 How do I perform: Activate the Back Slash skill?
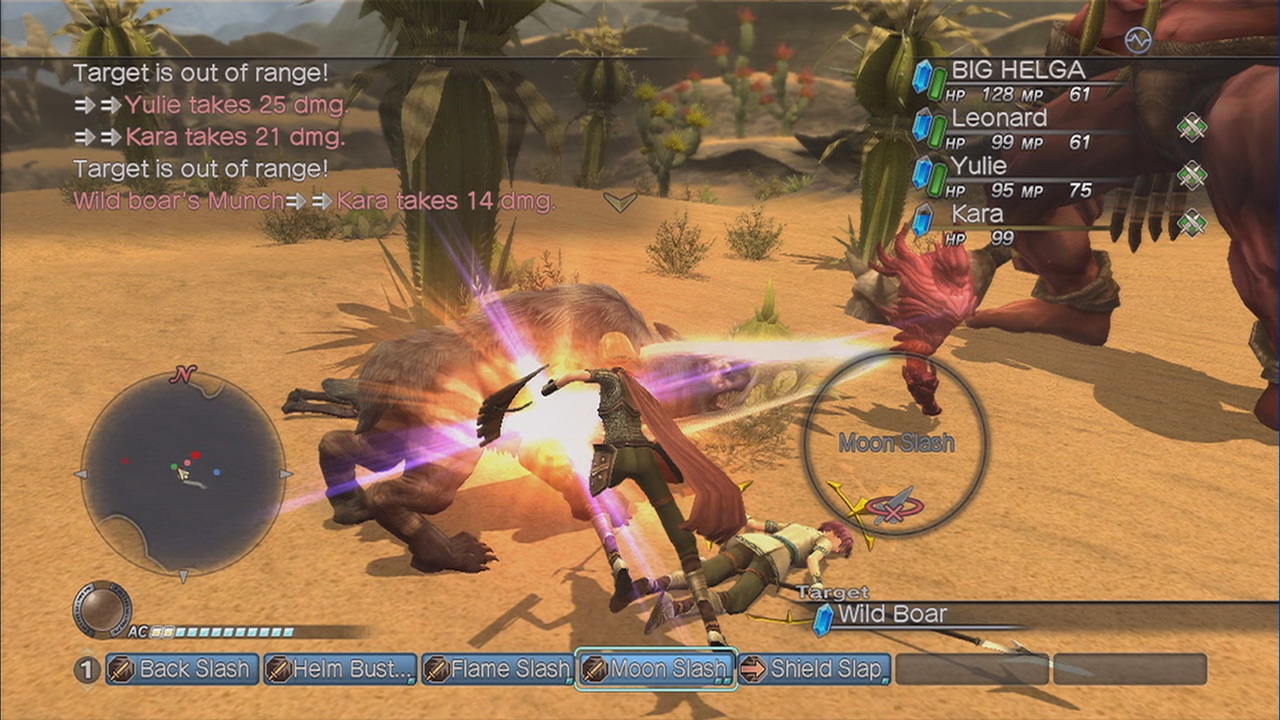pyautogui.click(x=182, y=669)
